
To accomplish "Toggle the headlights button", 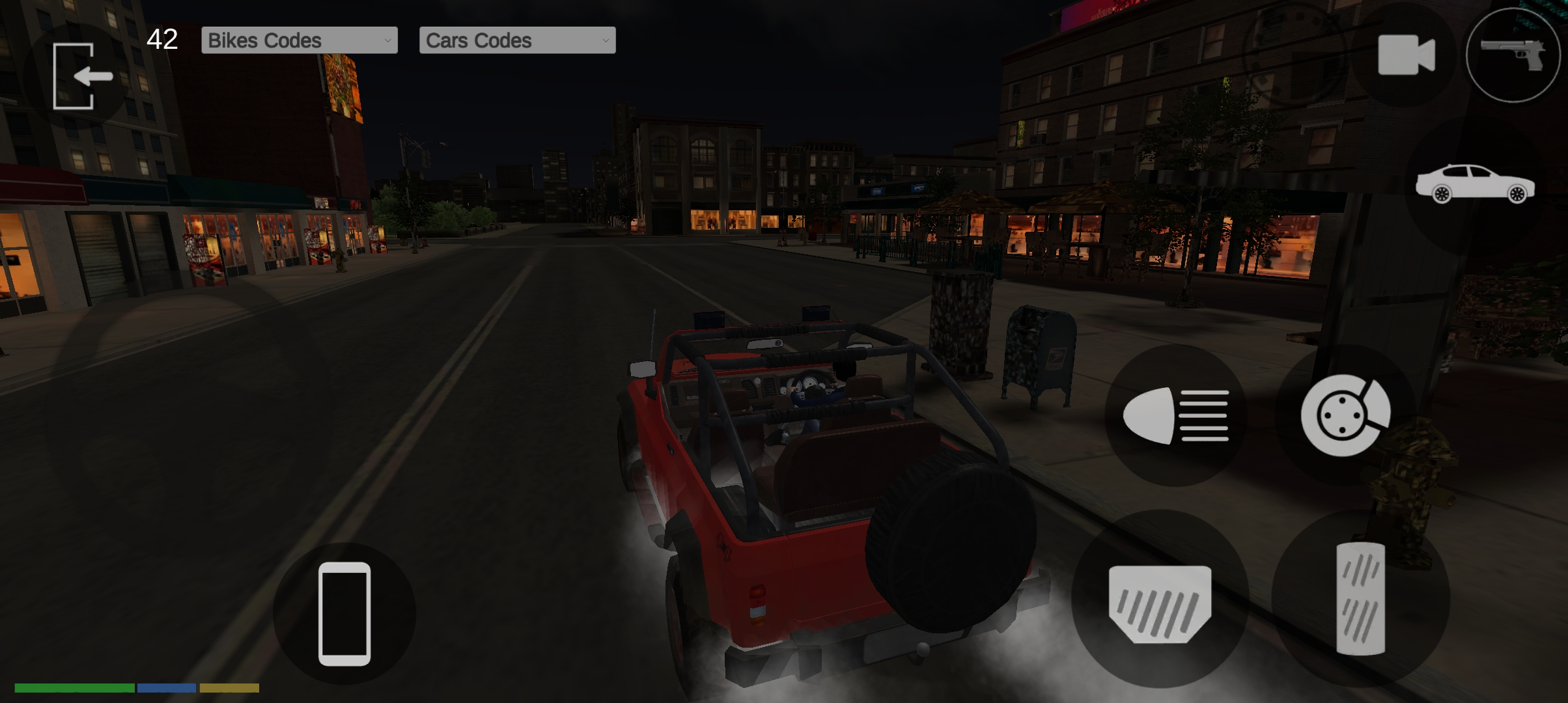I will coord(1176,415).
